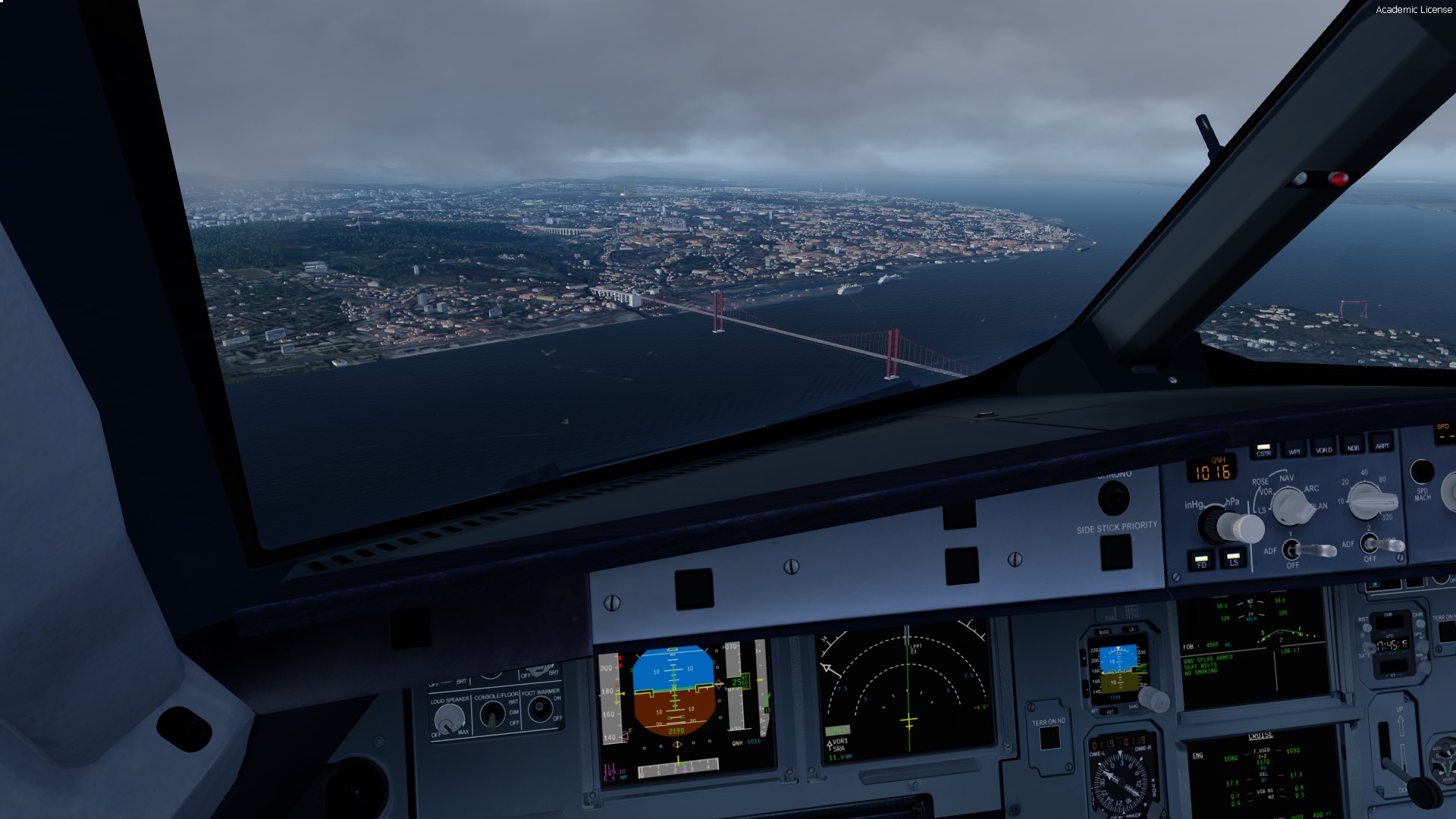Click the SPD MACH button
Screen dimensions: 1456x819
click(1422, 472)
